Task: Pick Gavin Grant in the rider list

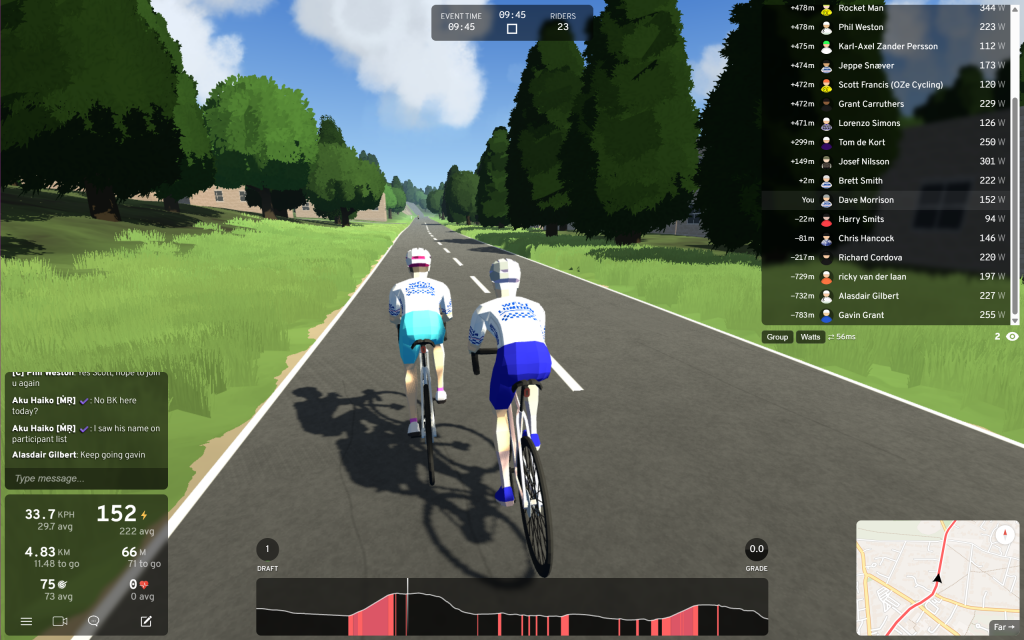Action: (x=890, y=315)
